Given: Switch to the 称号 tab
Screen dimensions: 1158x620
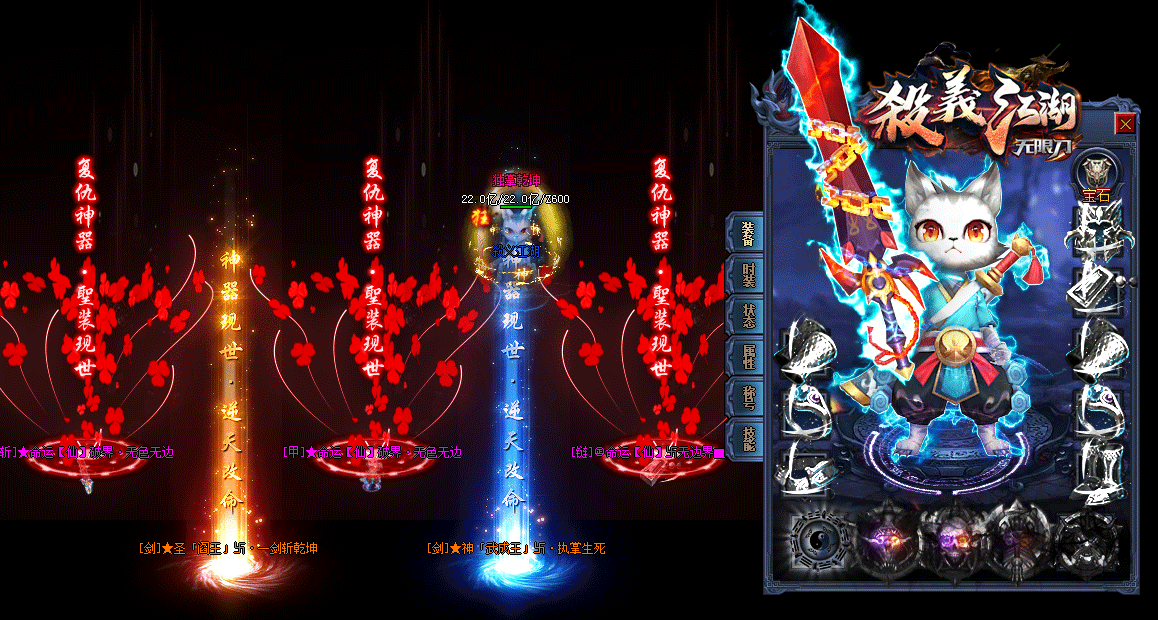Looking at the screenshot, I should [749, 397].
